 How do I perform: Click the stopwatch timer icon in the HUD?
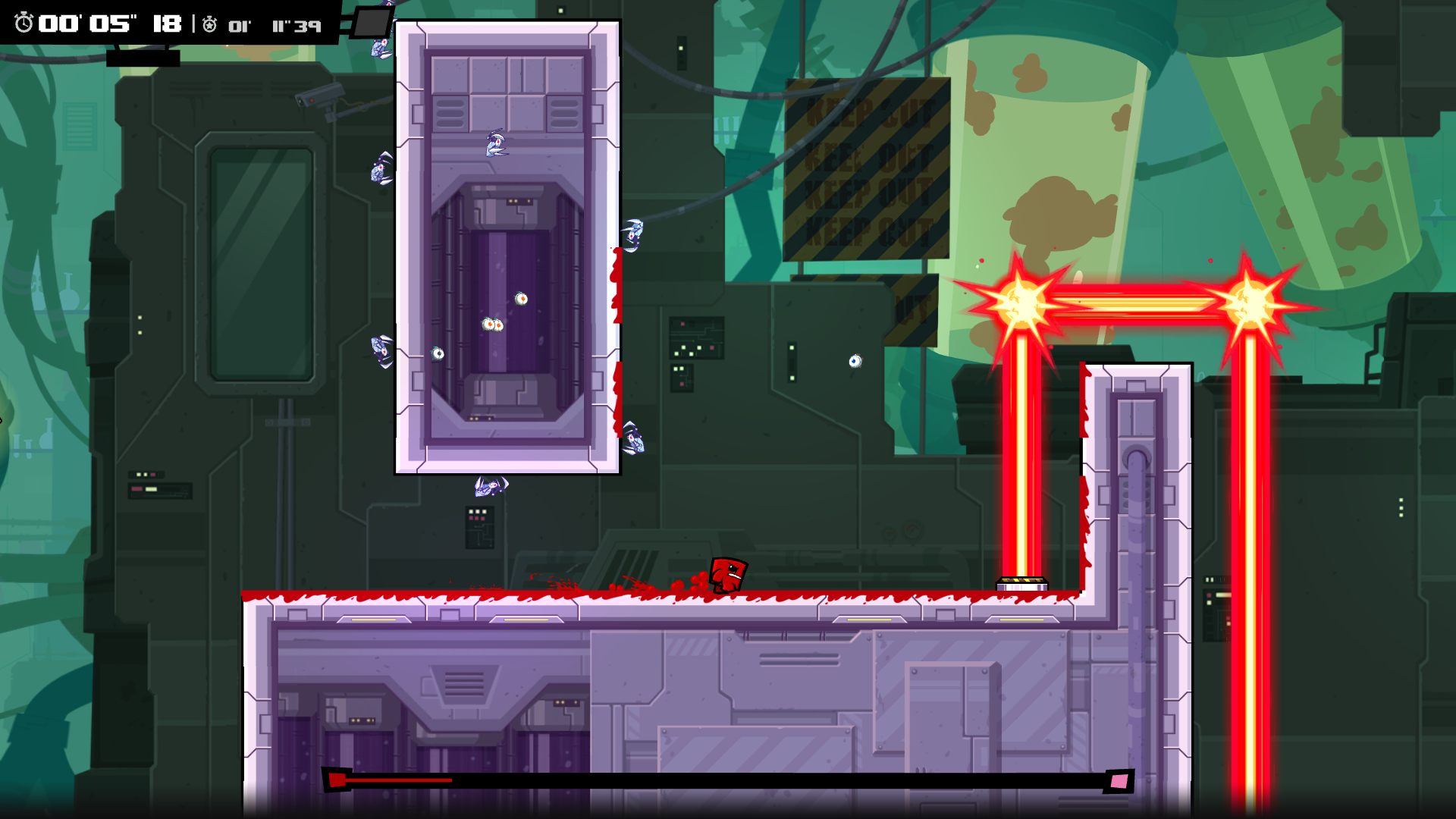(x=25, y=24)
